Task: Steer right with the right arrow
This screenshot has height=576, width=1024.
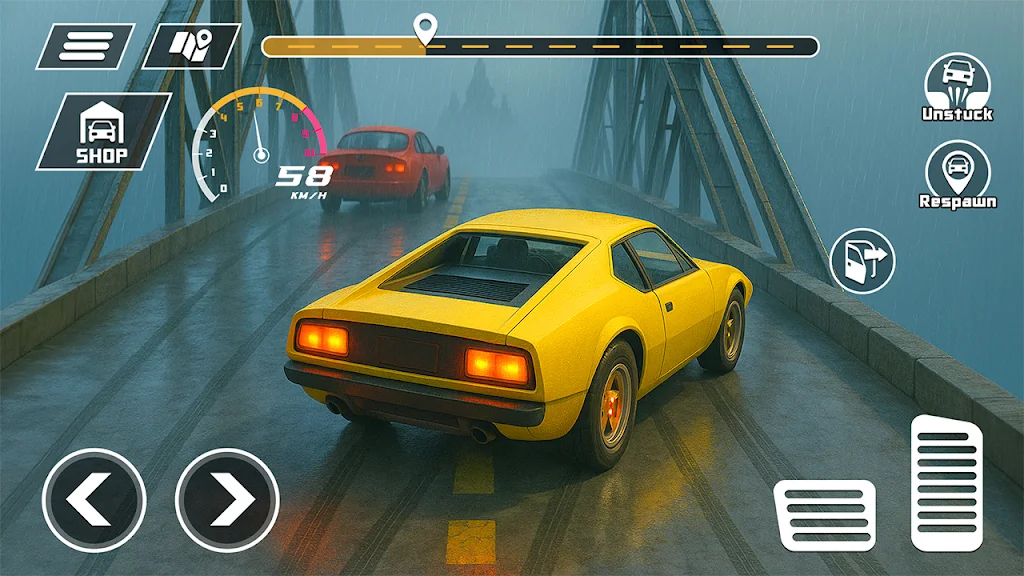Action: [227, 500]
